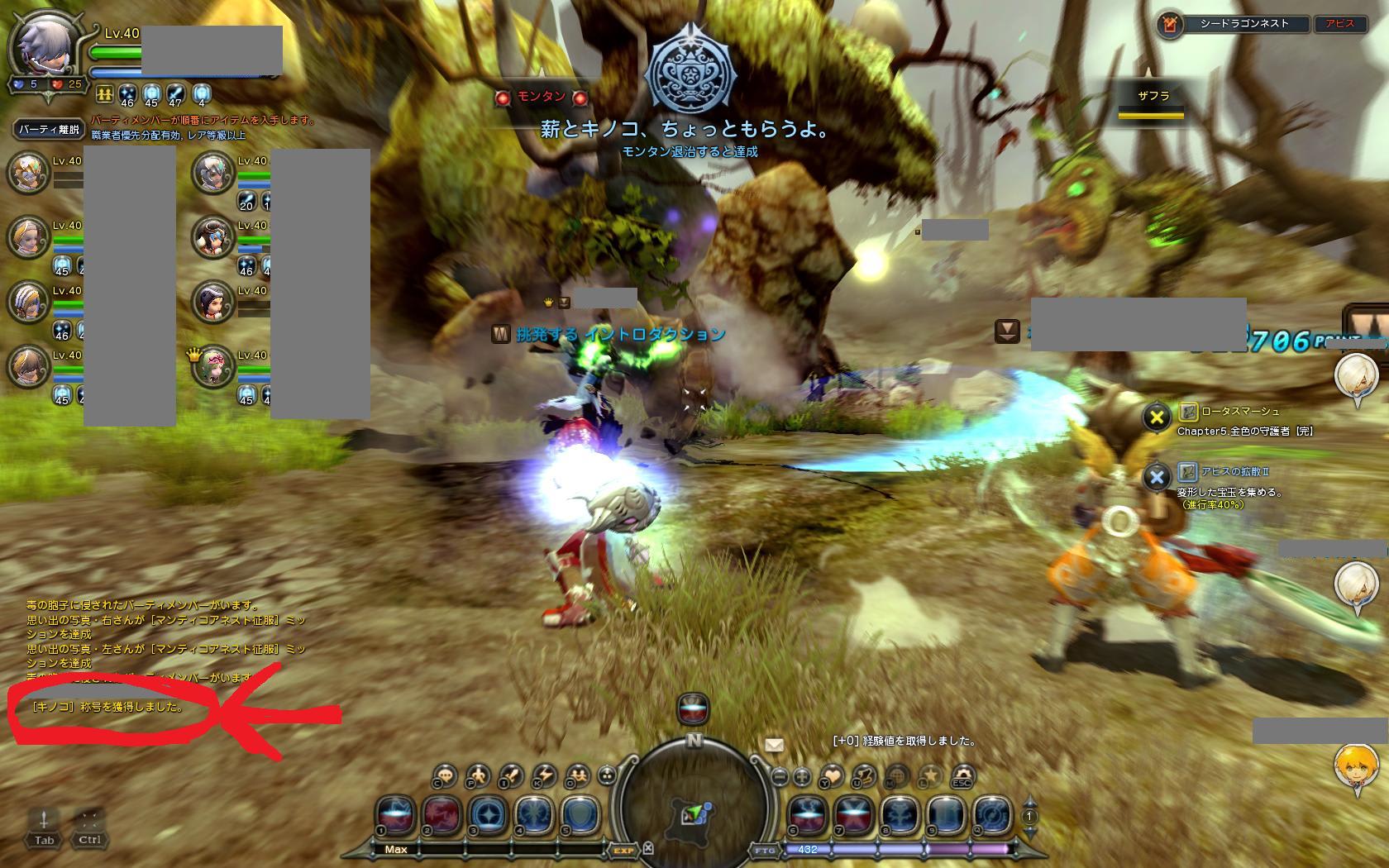Select the アビスの拡散Ⅱ quest tracker entry
Viewport: 1389px width, 868px height.
click(1235, 471)
